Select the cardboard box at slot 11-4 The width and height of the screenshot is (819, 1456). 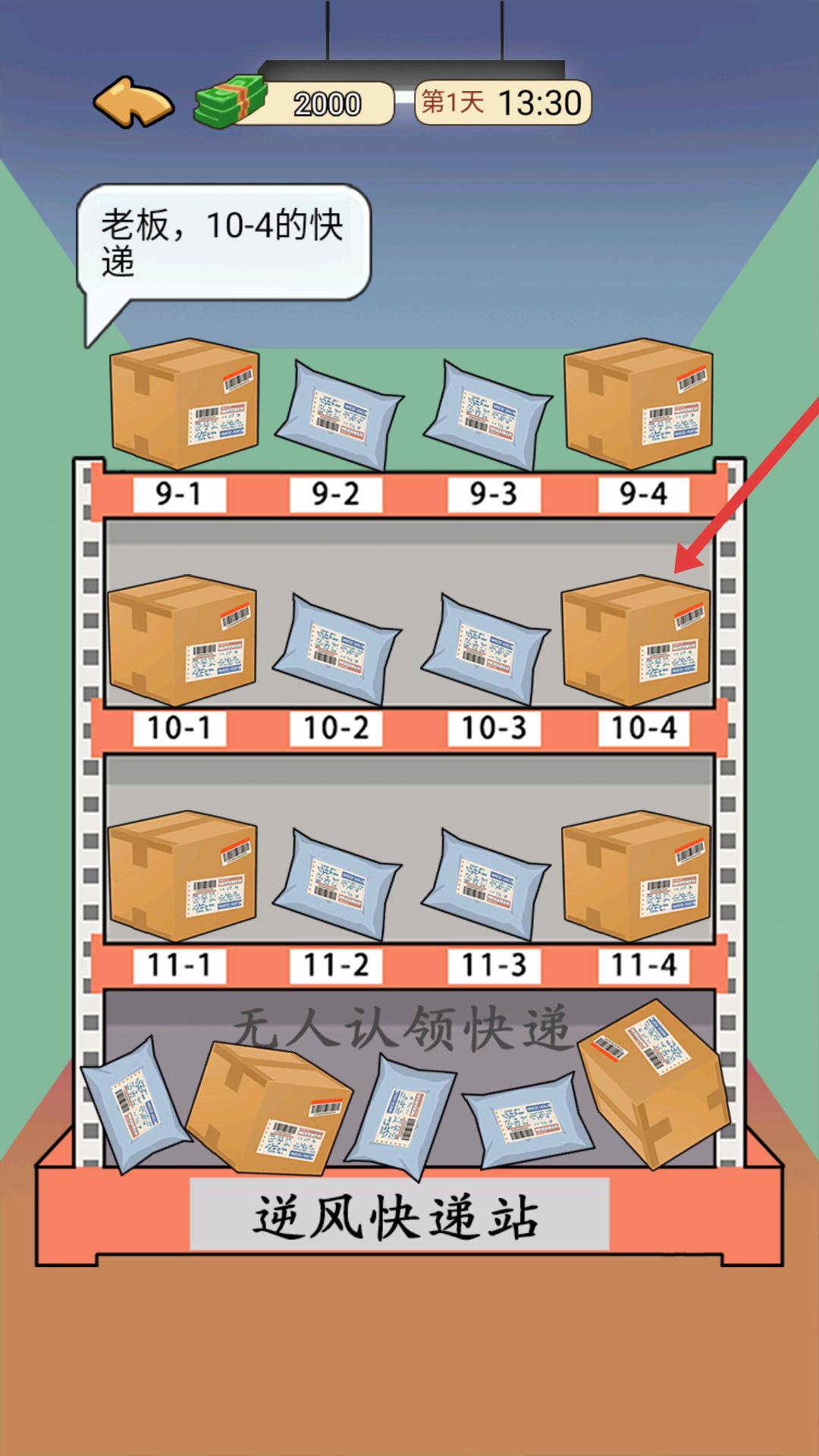635,876
